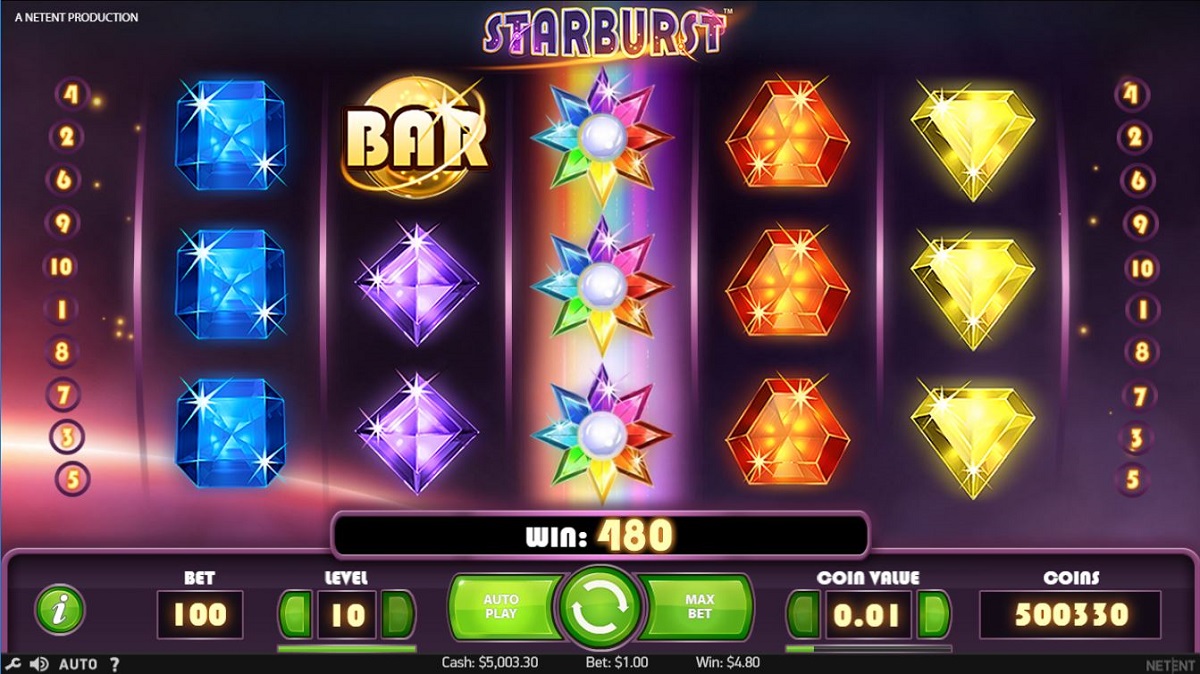
Task: Spin the reels with the green button
Action: click(599, 607)
